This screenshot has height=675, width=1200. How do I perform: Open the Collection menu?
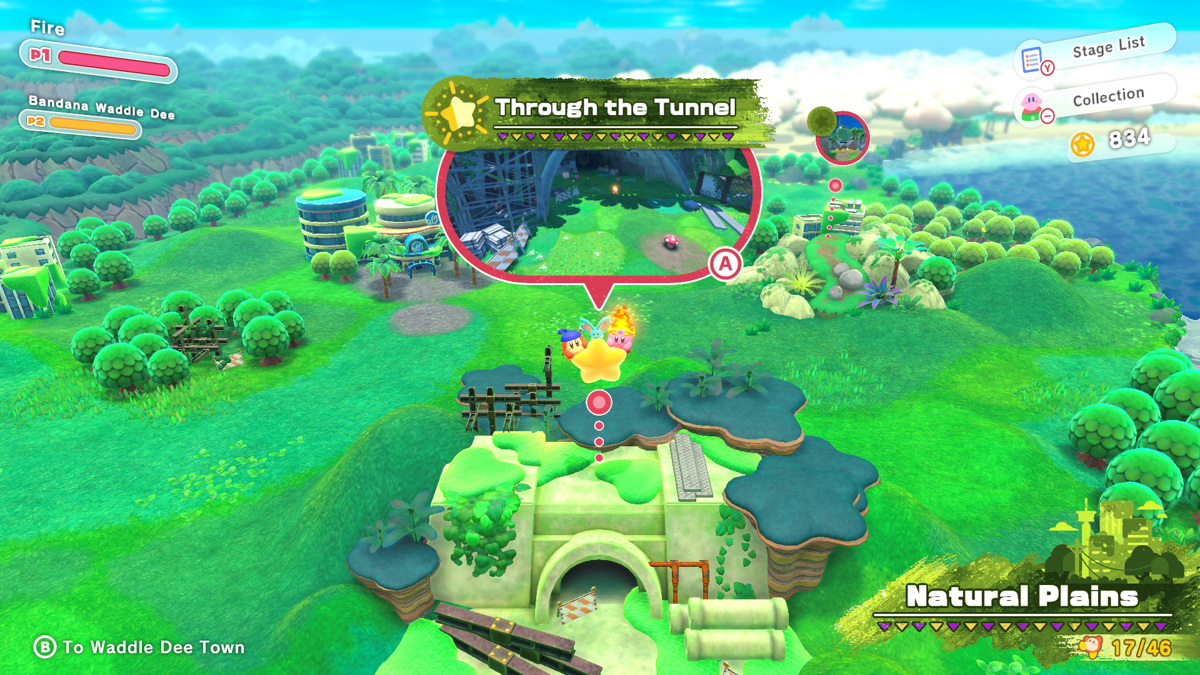click(x=1093, y=100)
